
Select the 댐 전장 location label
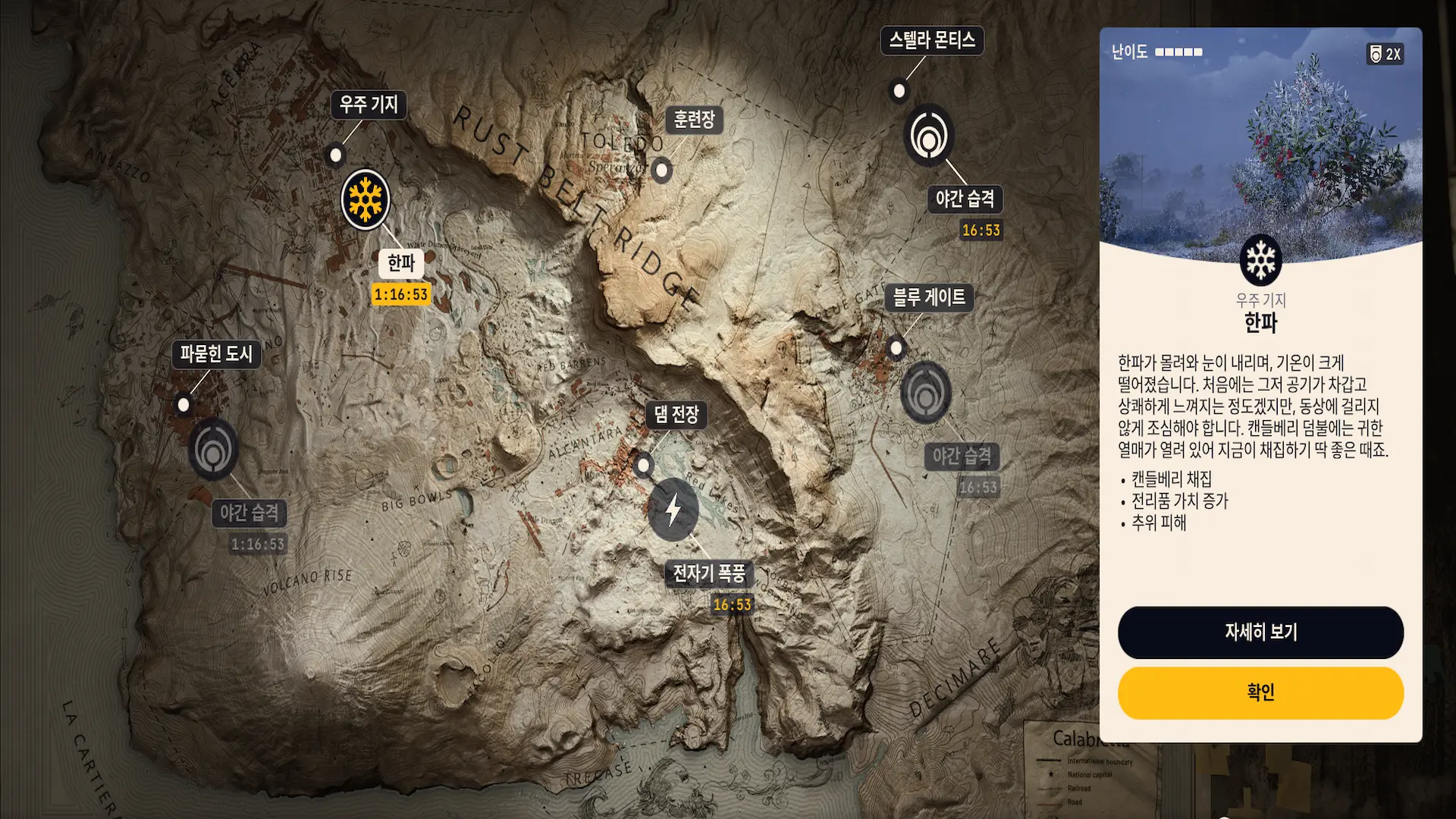[x=676, y=414]
